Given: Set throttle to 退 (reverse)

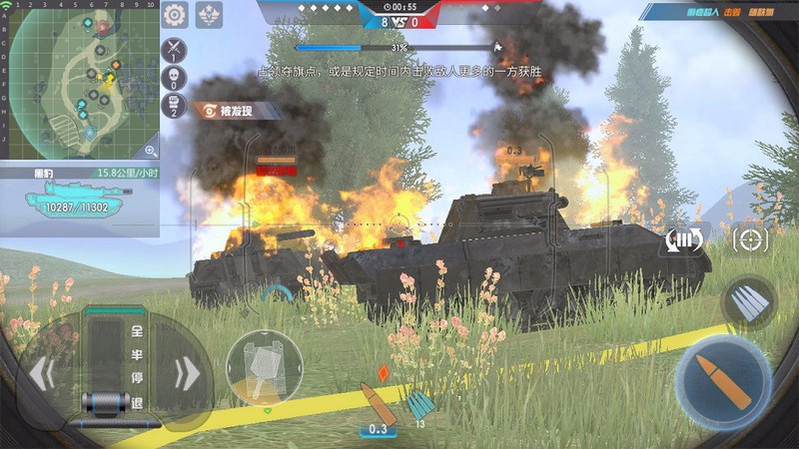Looking at the screenshot, I should click(x=135, y=403).
